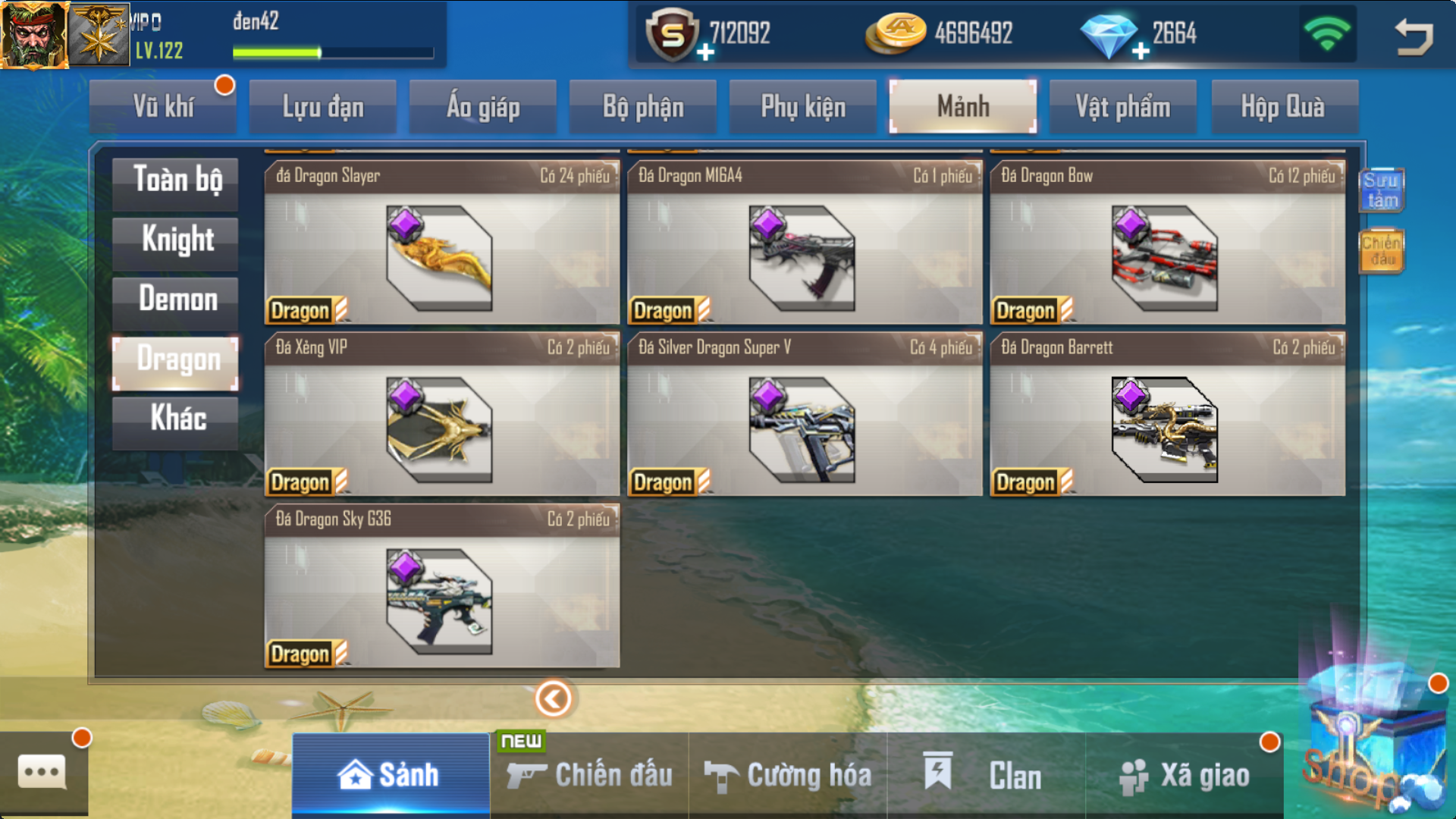Choose the Đá Dragon Bow fragment card
Screen dimensions: 1456x819
coord(1167,243)
